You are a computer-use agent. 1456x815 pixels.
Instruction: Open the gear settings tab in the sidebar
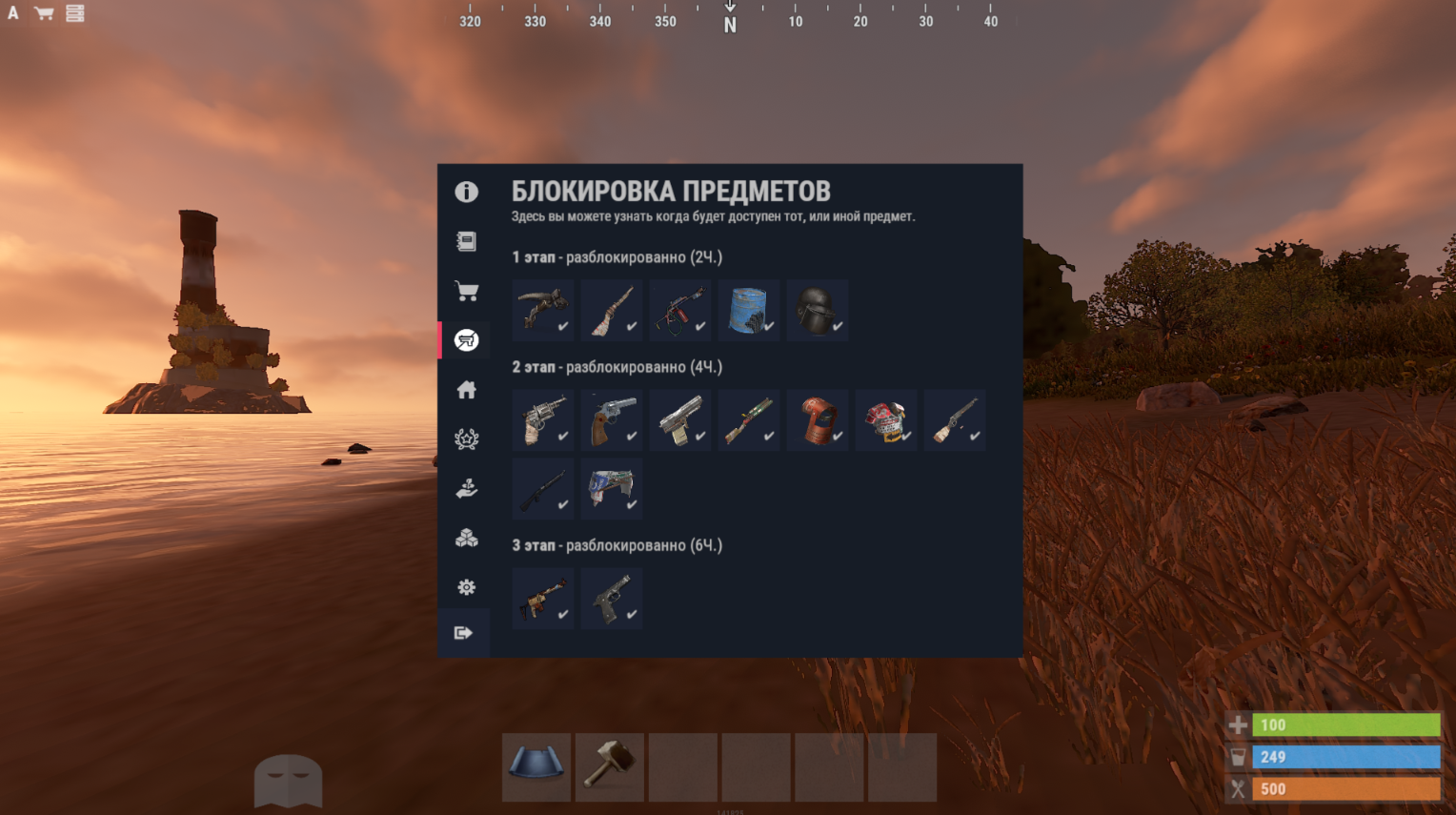[x=466, y=587]
